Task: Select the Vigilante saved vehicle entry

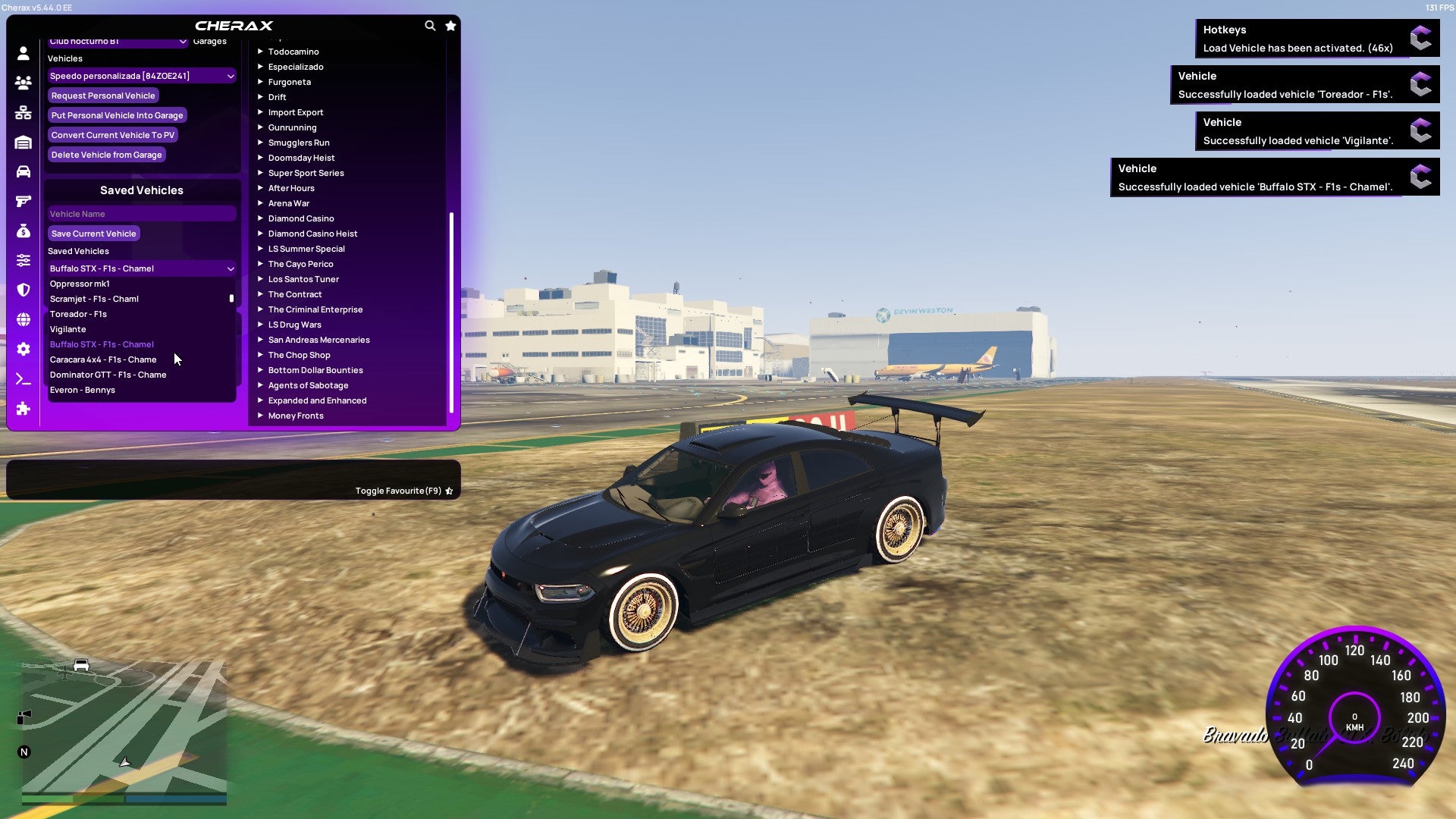Action: (68, 329)
